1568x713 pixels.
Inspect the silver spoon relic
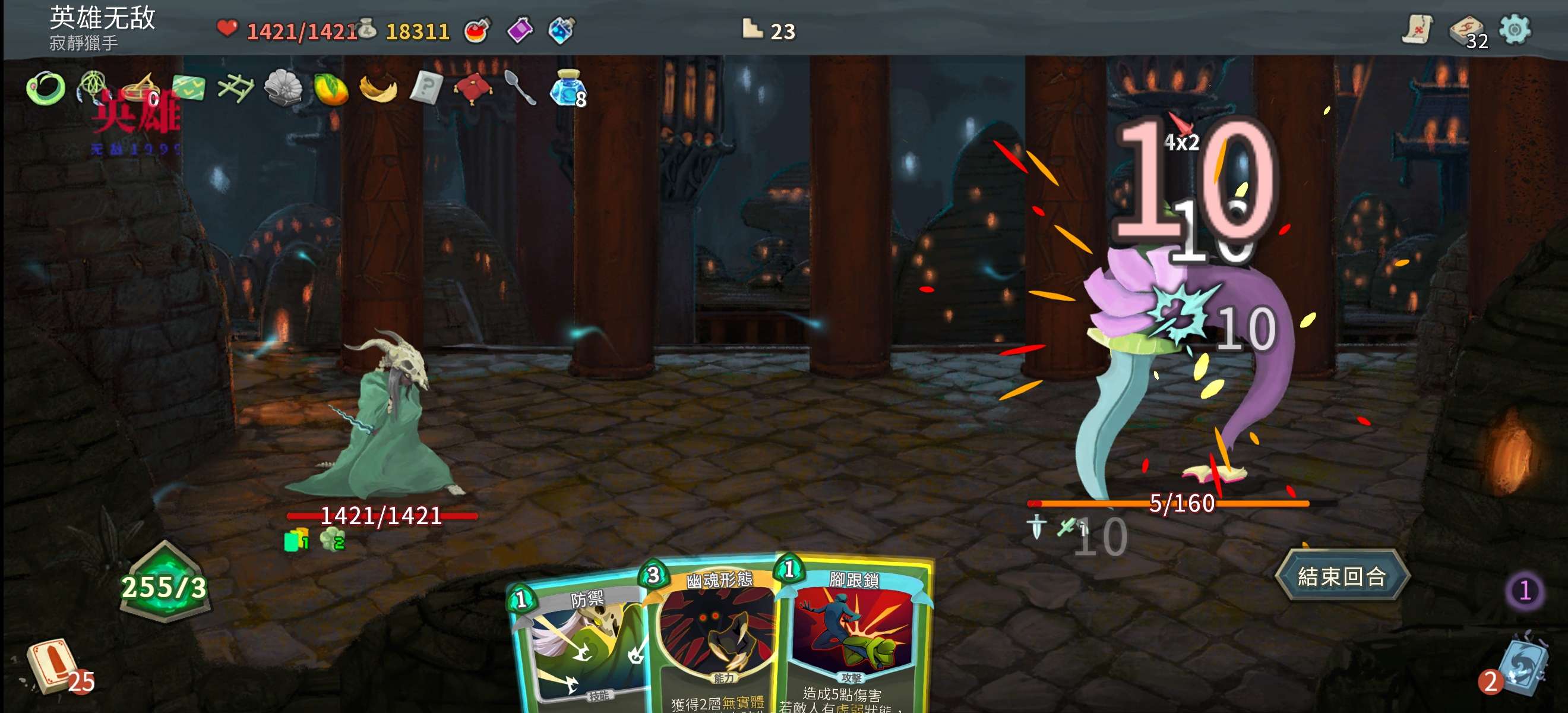(520, 89)
